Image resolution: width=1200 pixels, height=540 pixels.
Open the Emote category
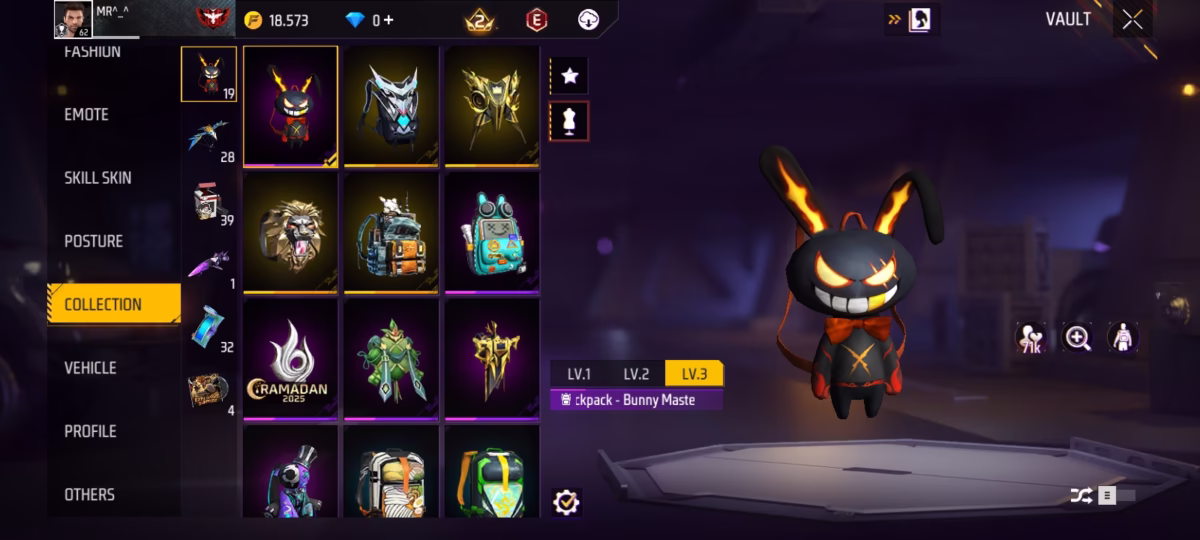pyautogui.click(x=87, y=115)
